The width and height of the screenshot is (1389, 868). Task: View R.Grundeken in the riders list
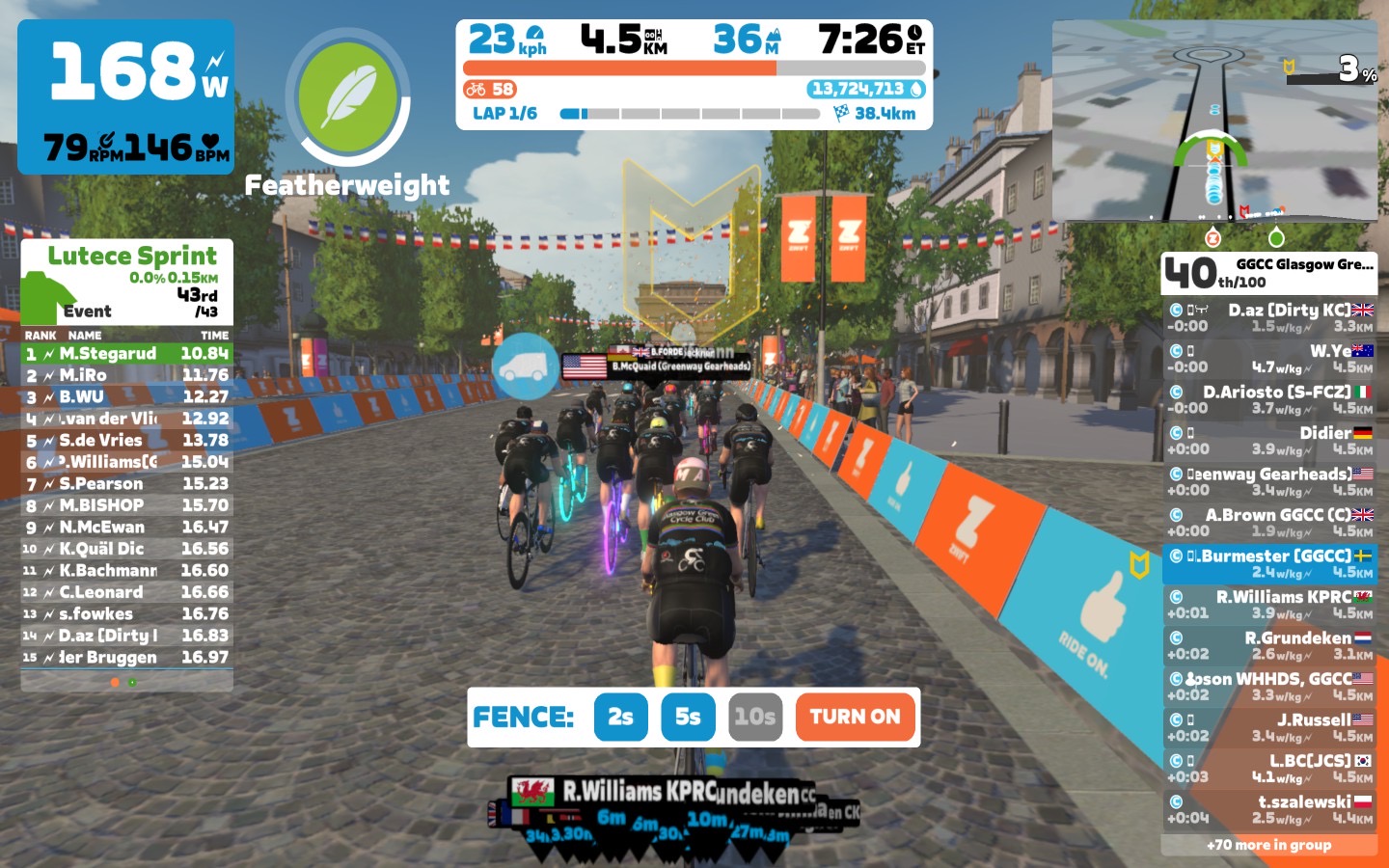point(1268,645)
